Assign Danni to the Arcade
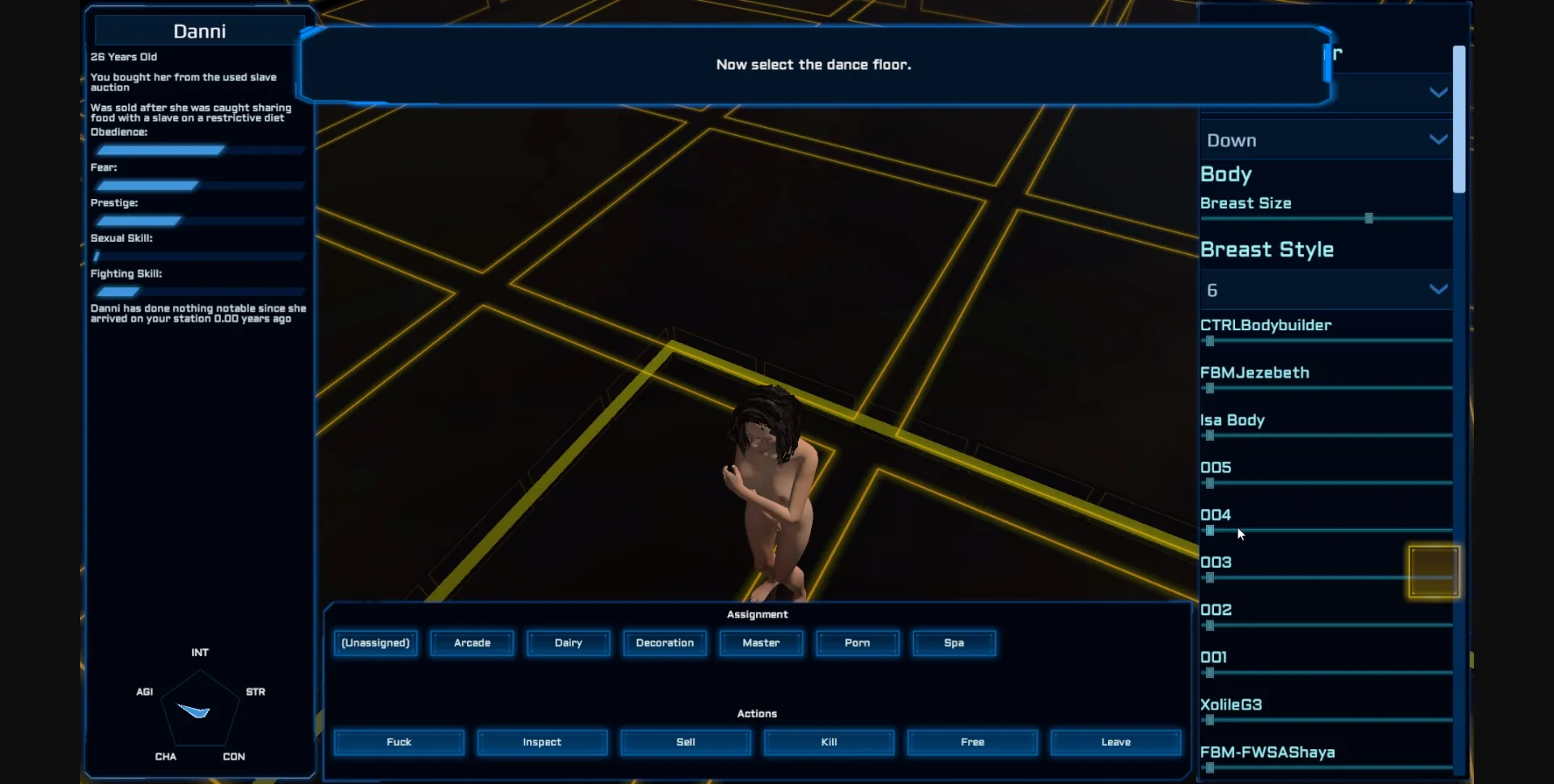Viewport: 1554px width, 784px height. pyautogui.click(x=472, y=643)
